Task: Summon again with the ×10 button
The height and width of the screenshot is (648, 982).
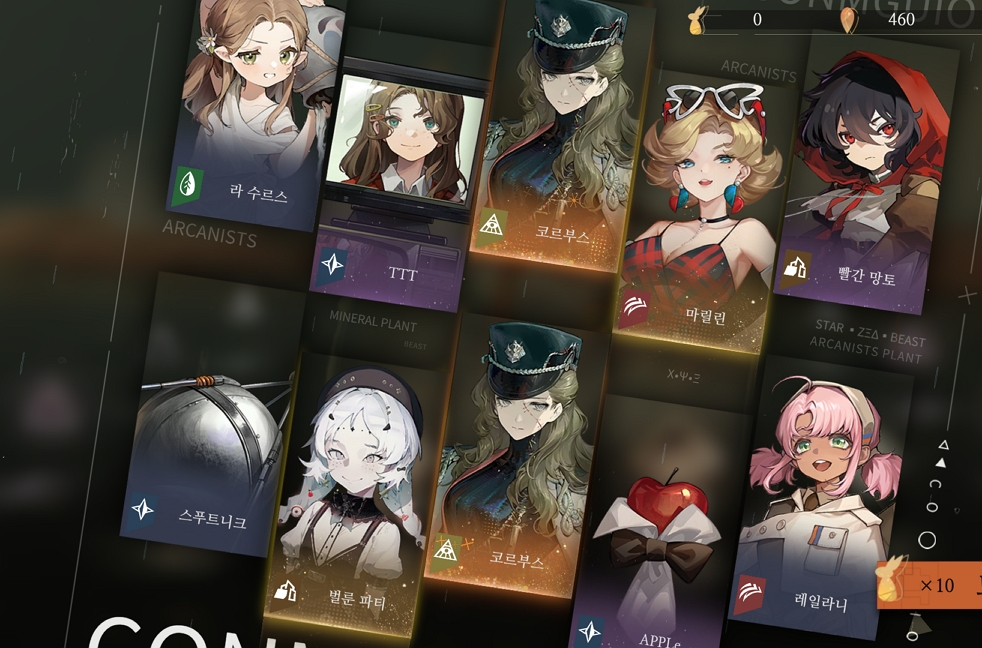Action: tap(930, 584)
